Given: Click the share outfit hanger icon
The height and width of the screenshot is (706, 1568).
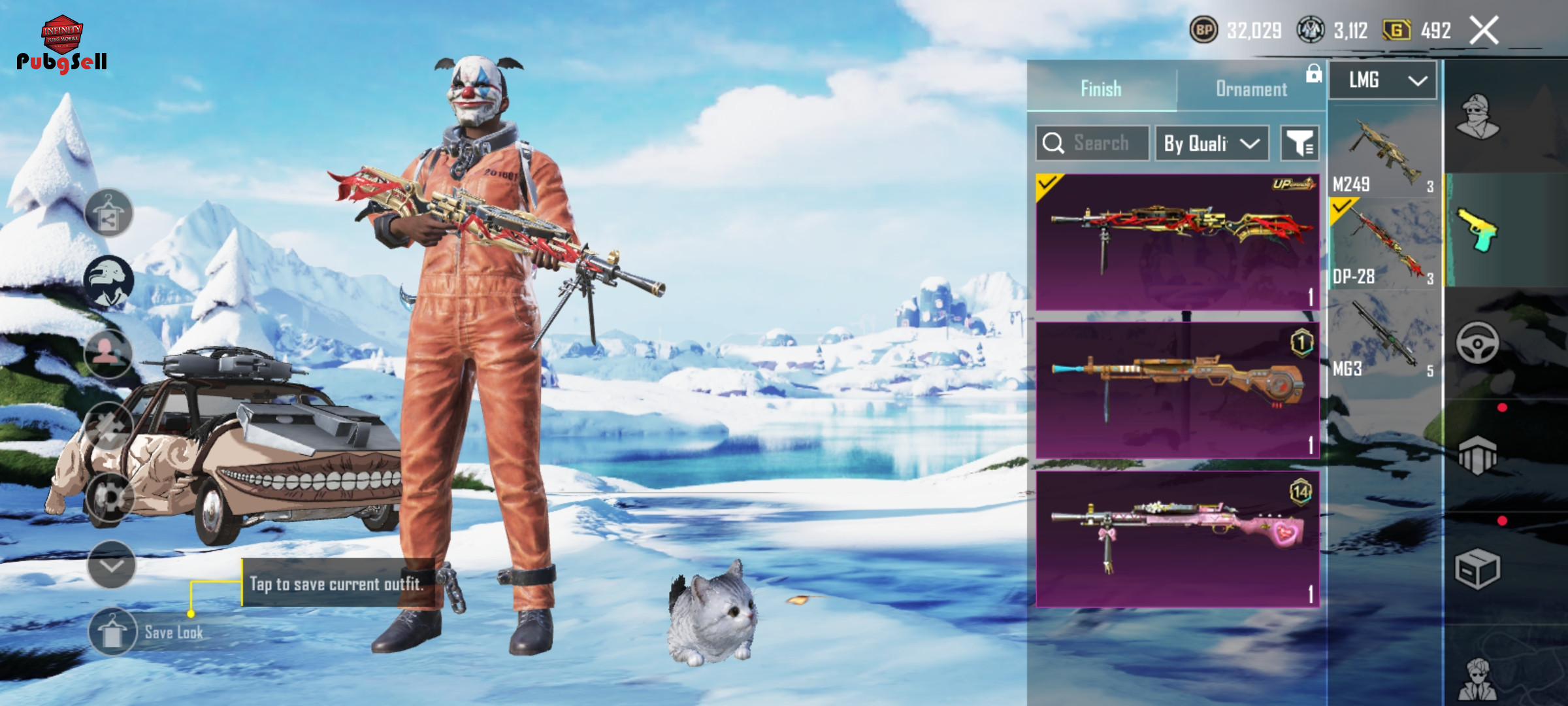Looking at the screenshot, I should (x=108, y=213).
